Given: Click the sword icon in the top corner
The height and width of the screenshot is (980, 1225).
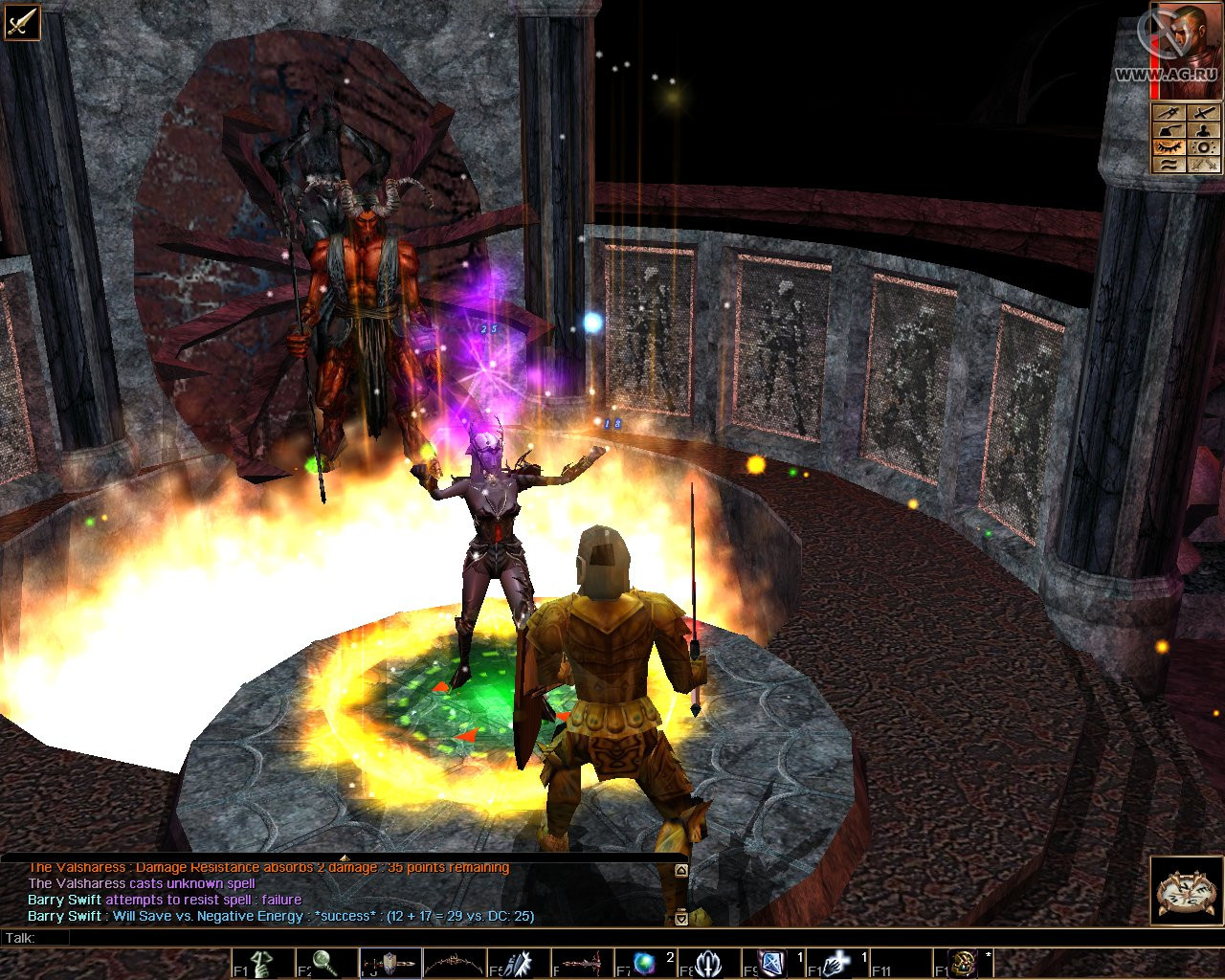Looking at the screenshot, I should 21,21.
